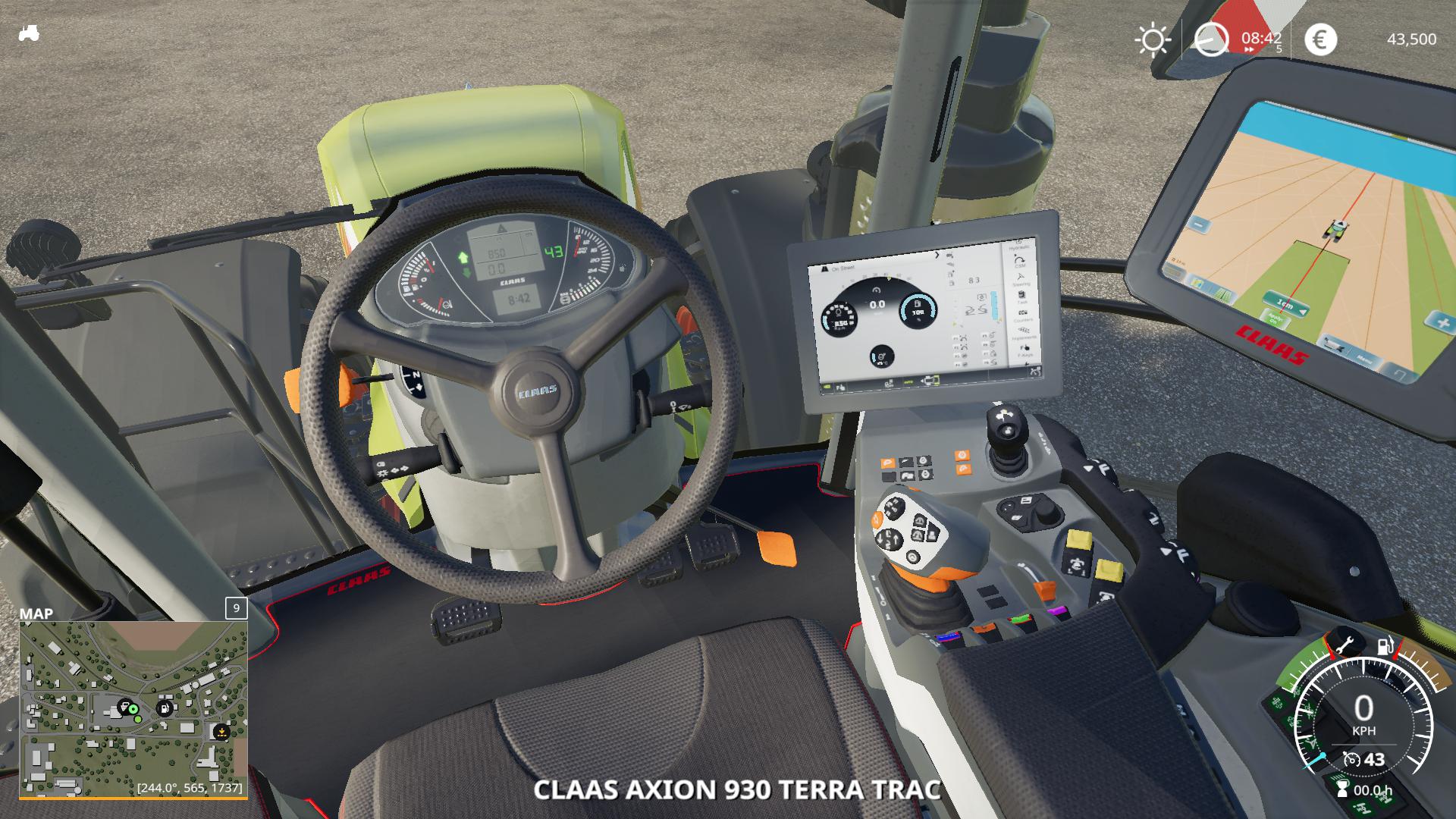Click the game clock dial icon

click(x=1211, y=39)
